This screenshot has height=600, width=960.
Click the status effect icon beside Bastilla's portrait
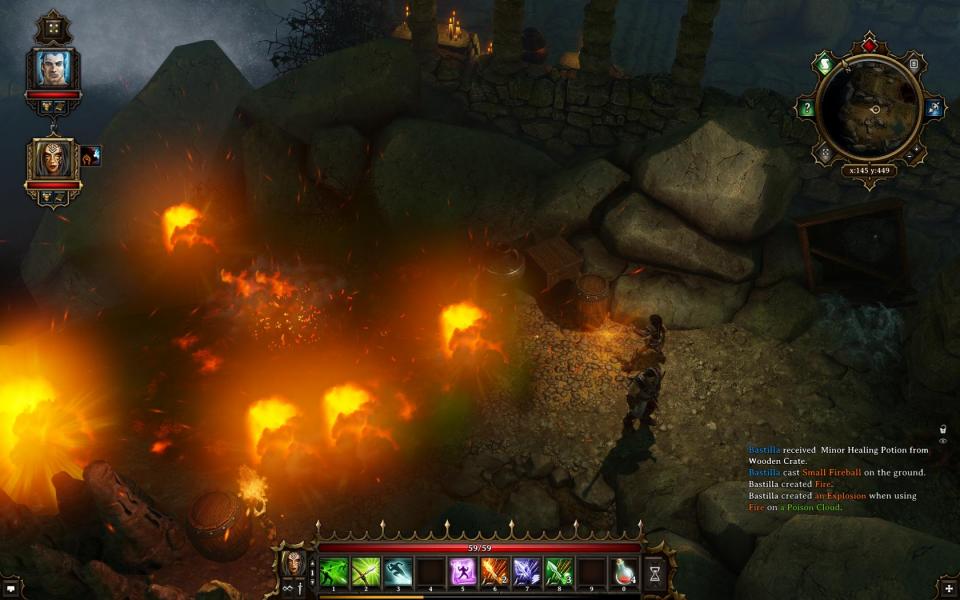click(x=91, y=155)
